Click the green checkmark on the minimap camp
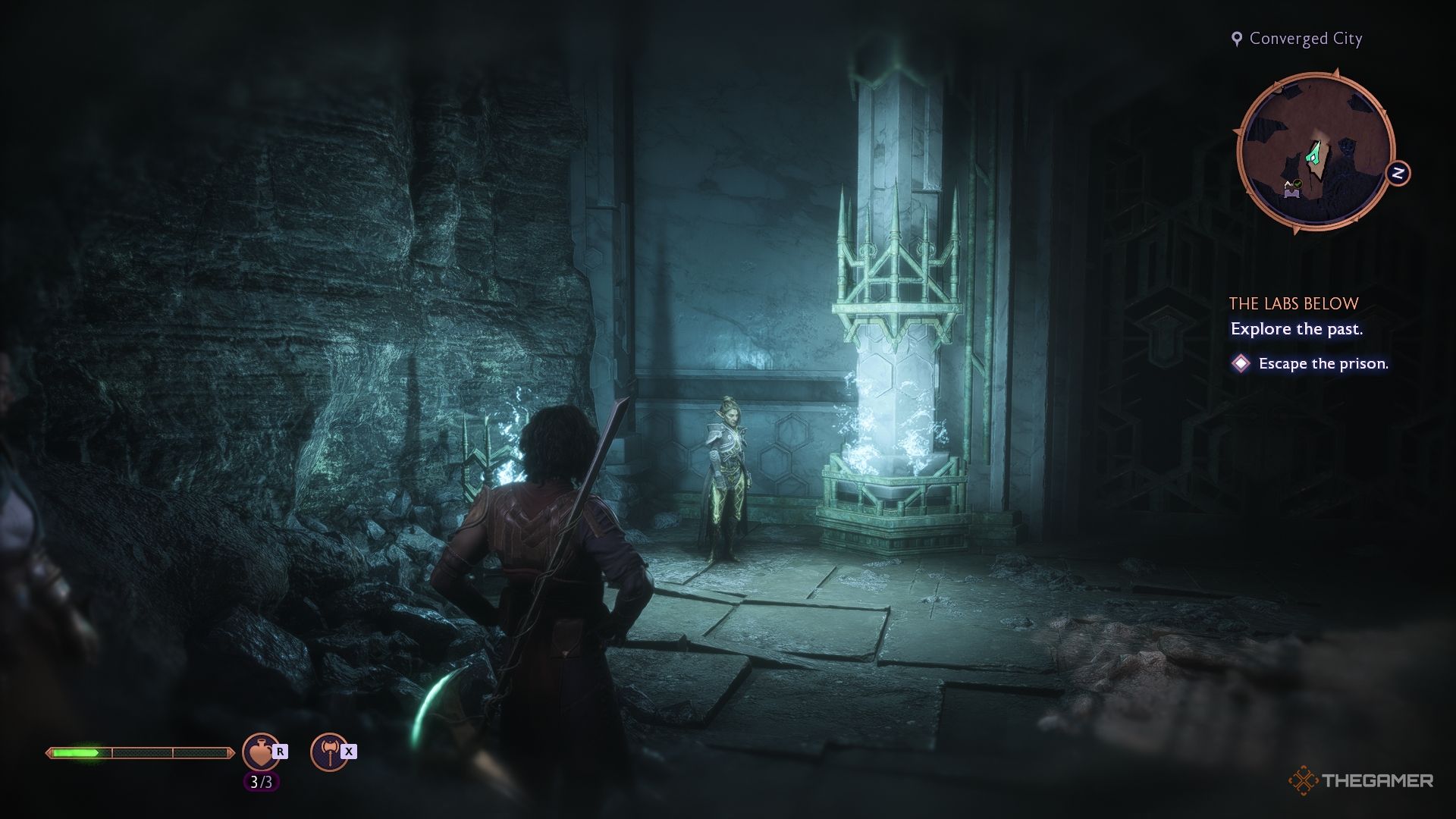This screenshot has height=819, width=1456. coord(1297,185)
